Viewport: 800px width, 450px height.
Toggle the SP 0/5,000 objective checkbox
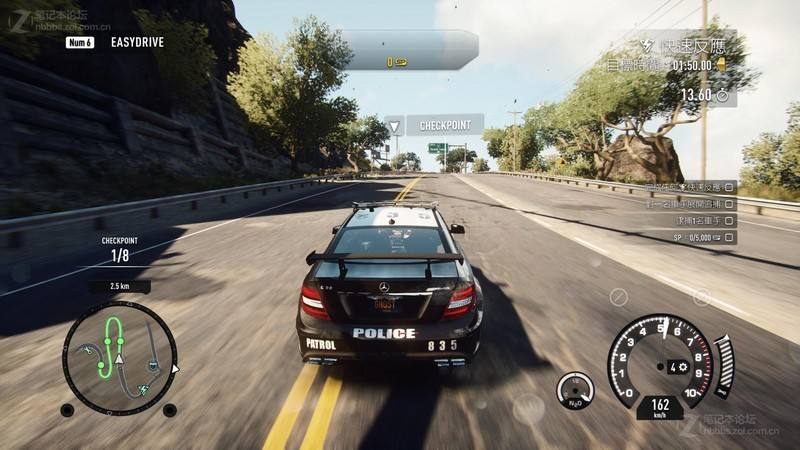pyautogui.click(x=730, y=238)
